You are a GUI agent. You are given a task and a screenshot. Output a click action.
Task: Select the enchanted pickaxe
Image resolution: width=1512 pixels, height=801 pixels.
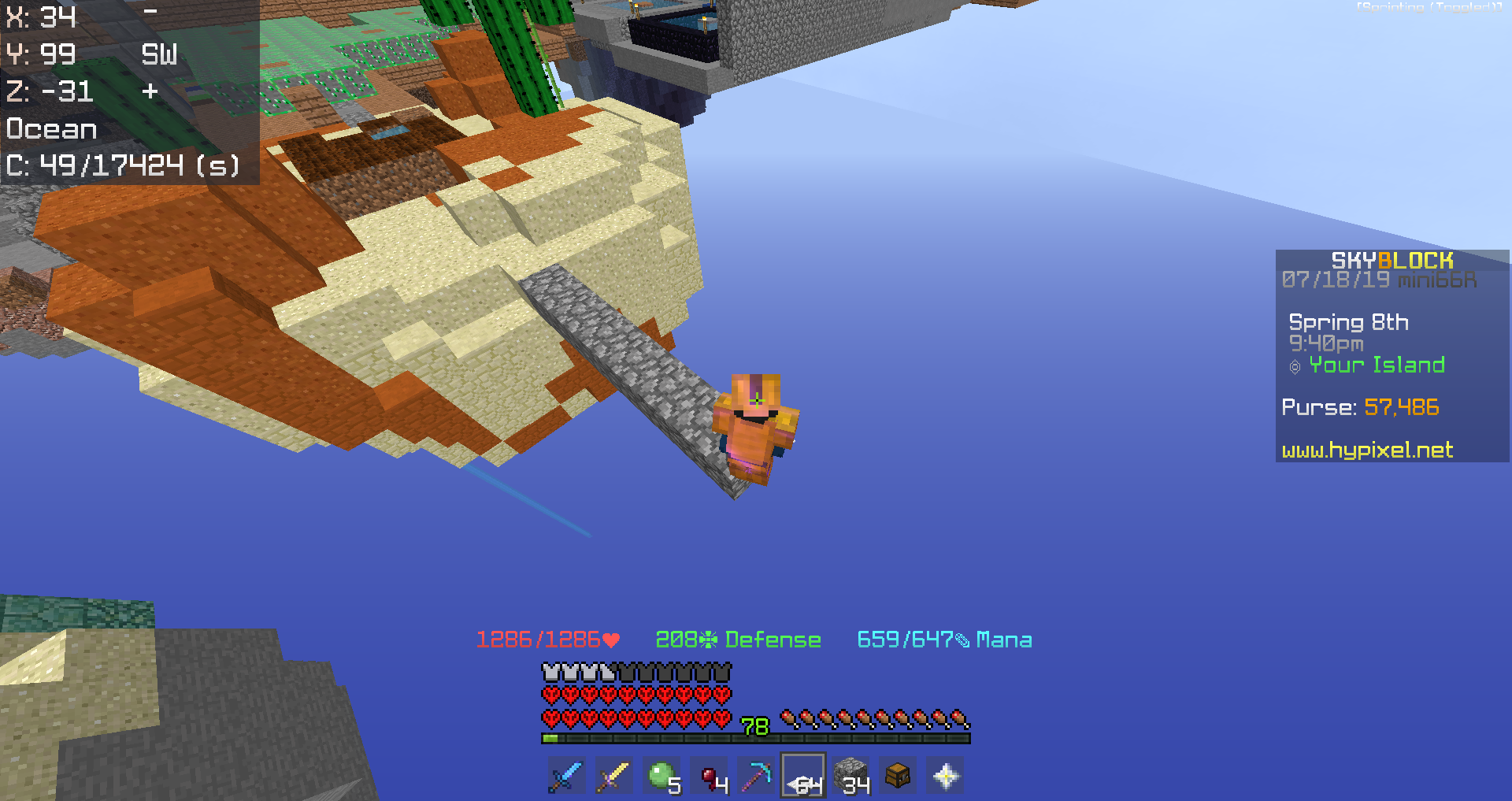tap(756, 776)
